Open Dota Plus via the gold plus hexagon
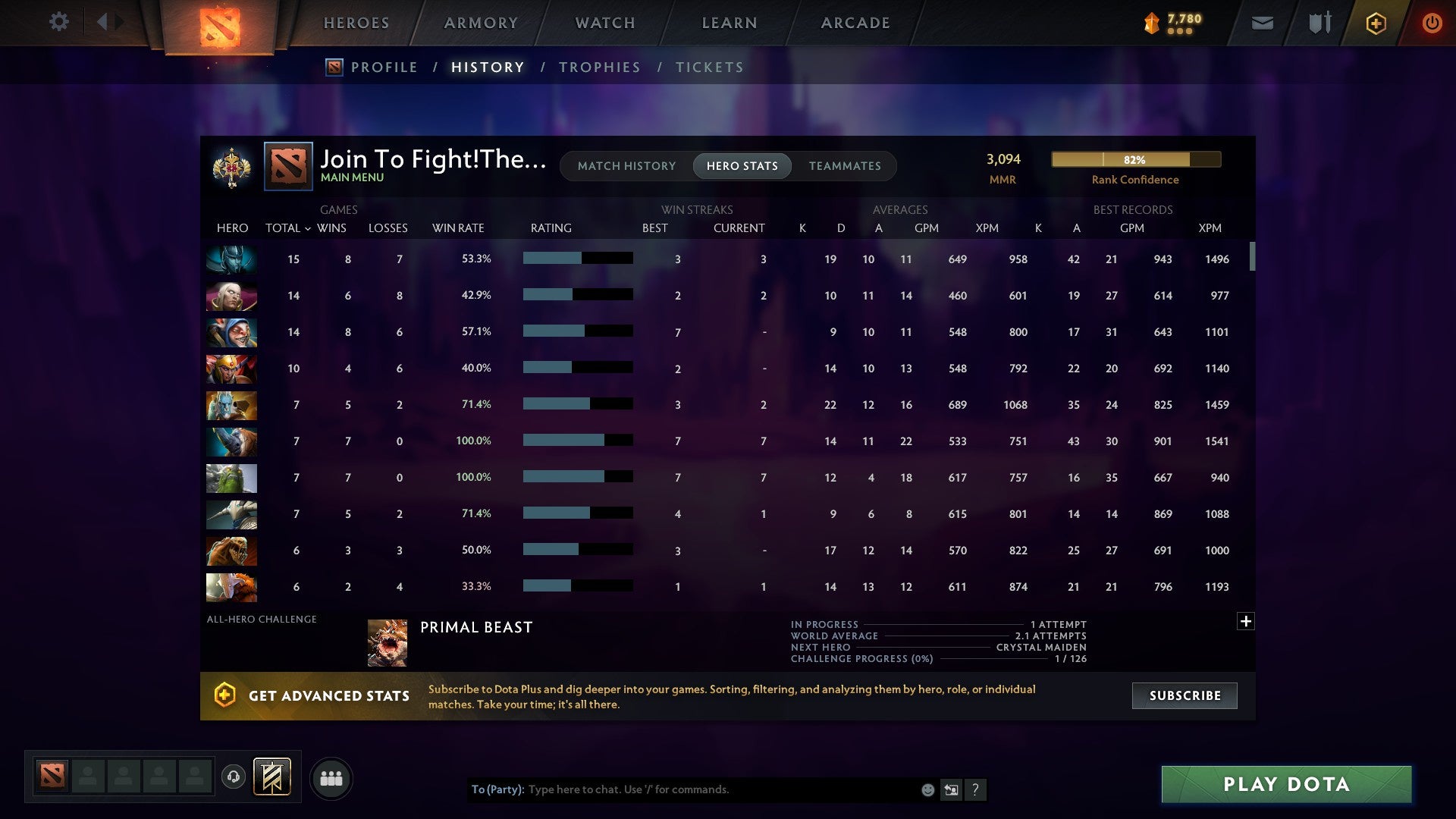This screenshot has height=819, width=1456. [x=1376, y=23]
